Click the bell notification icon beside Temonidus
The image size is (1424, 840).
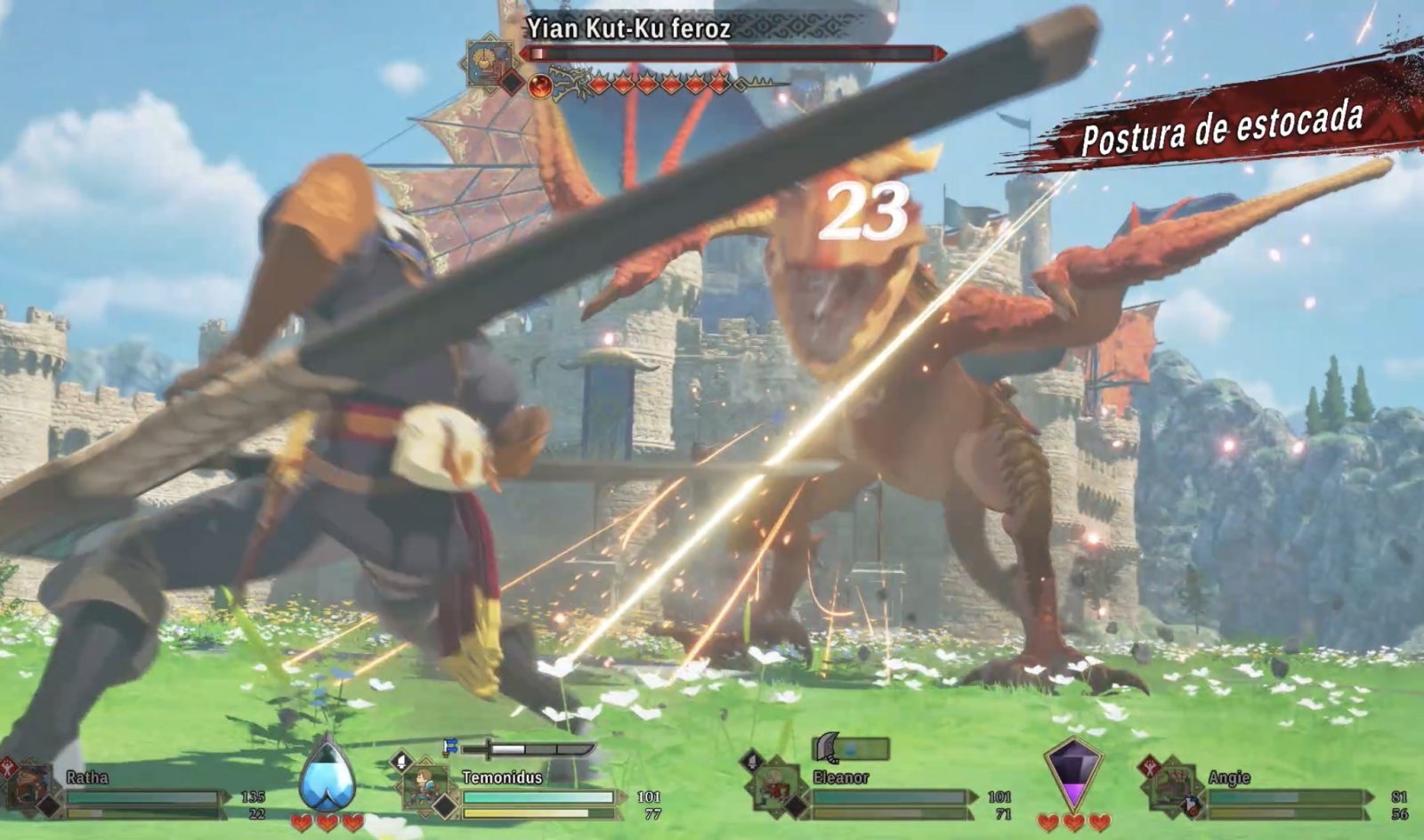click(x=400, y=761)
